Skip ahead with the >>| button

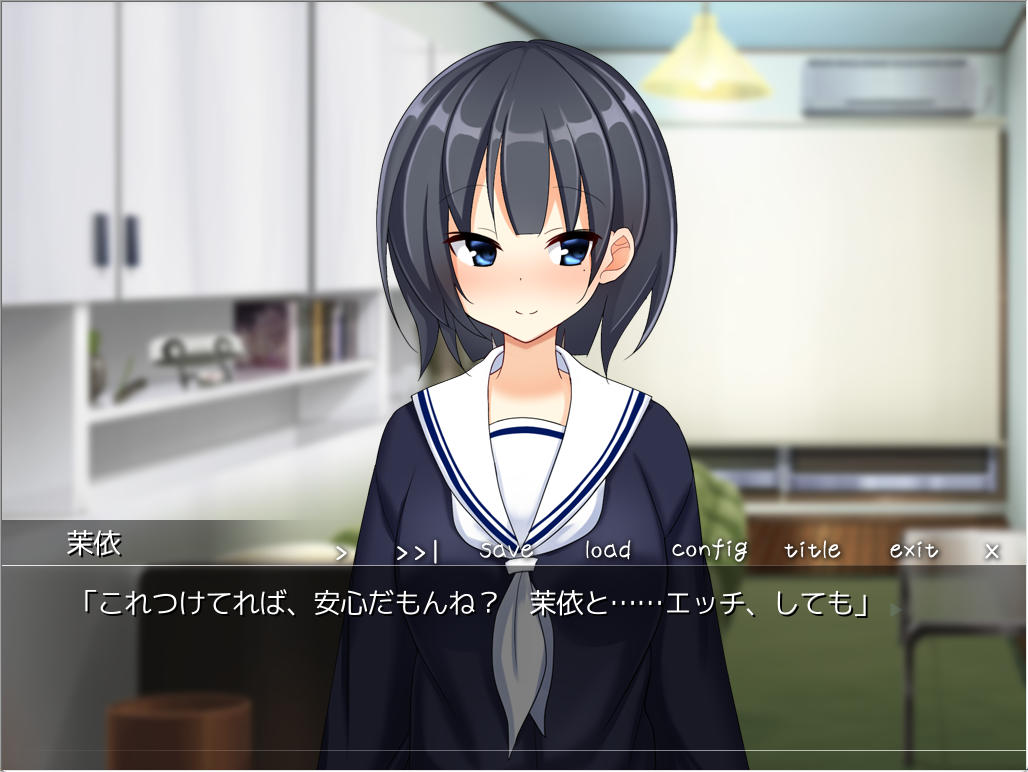(x=416, y=551)
